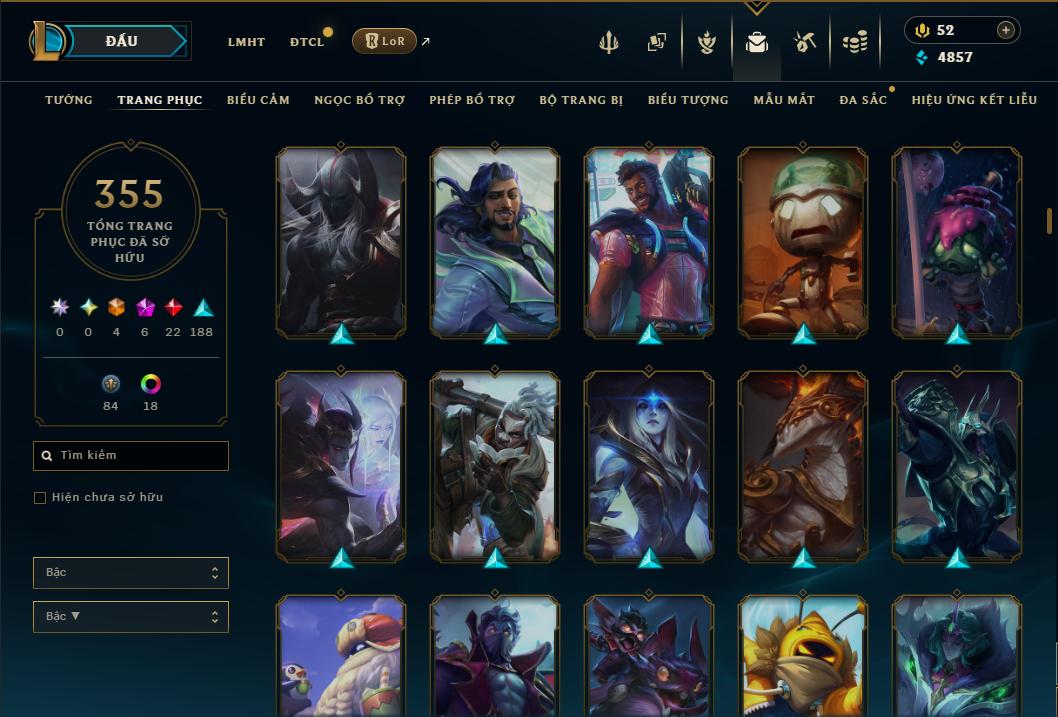Select the zombie with pink brain skin card
1058x717 pixels.
957,241
